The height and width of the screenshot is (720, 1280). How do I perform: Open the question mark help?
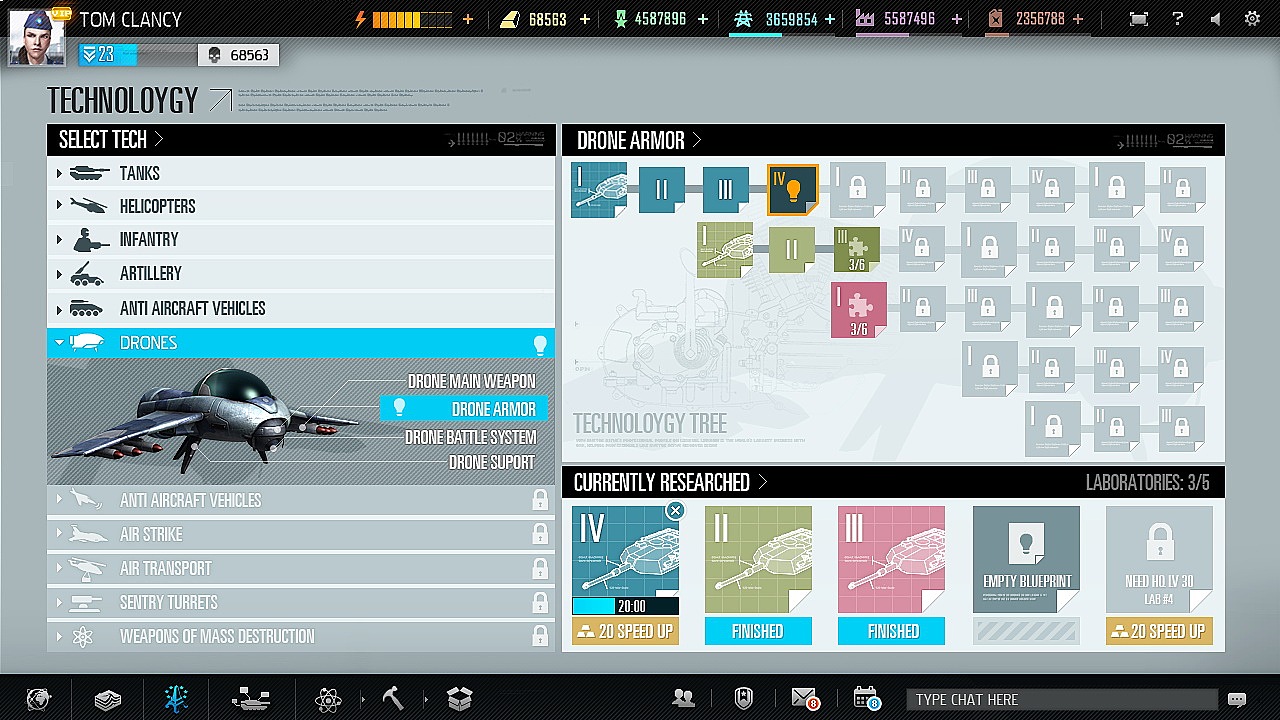tap(1178, 19)
